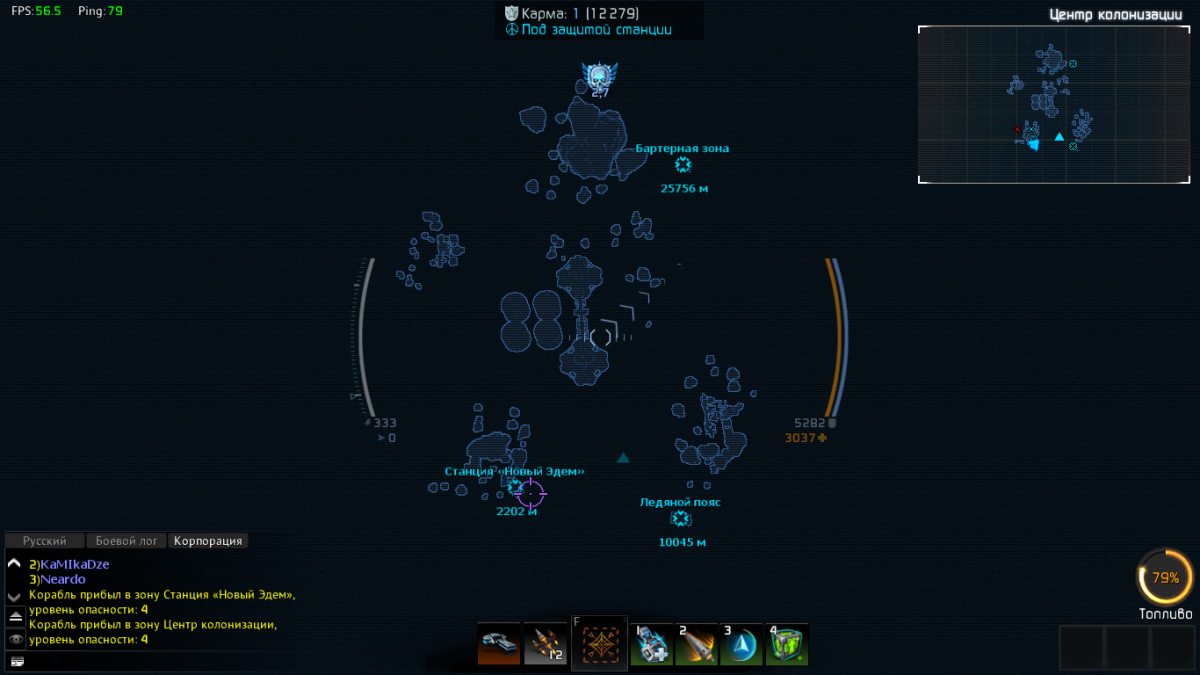1200x675 pixels.
Task: Switch to the Русский chat tab
Action: pos(45,541)
